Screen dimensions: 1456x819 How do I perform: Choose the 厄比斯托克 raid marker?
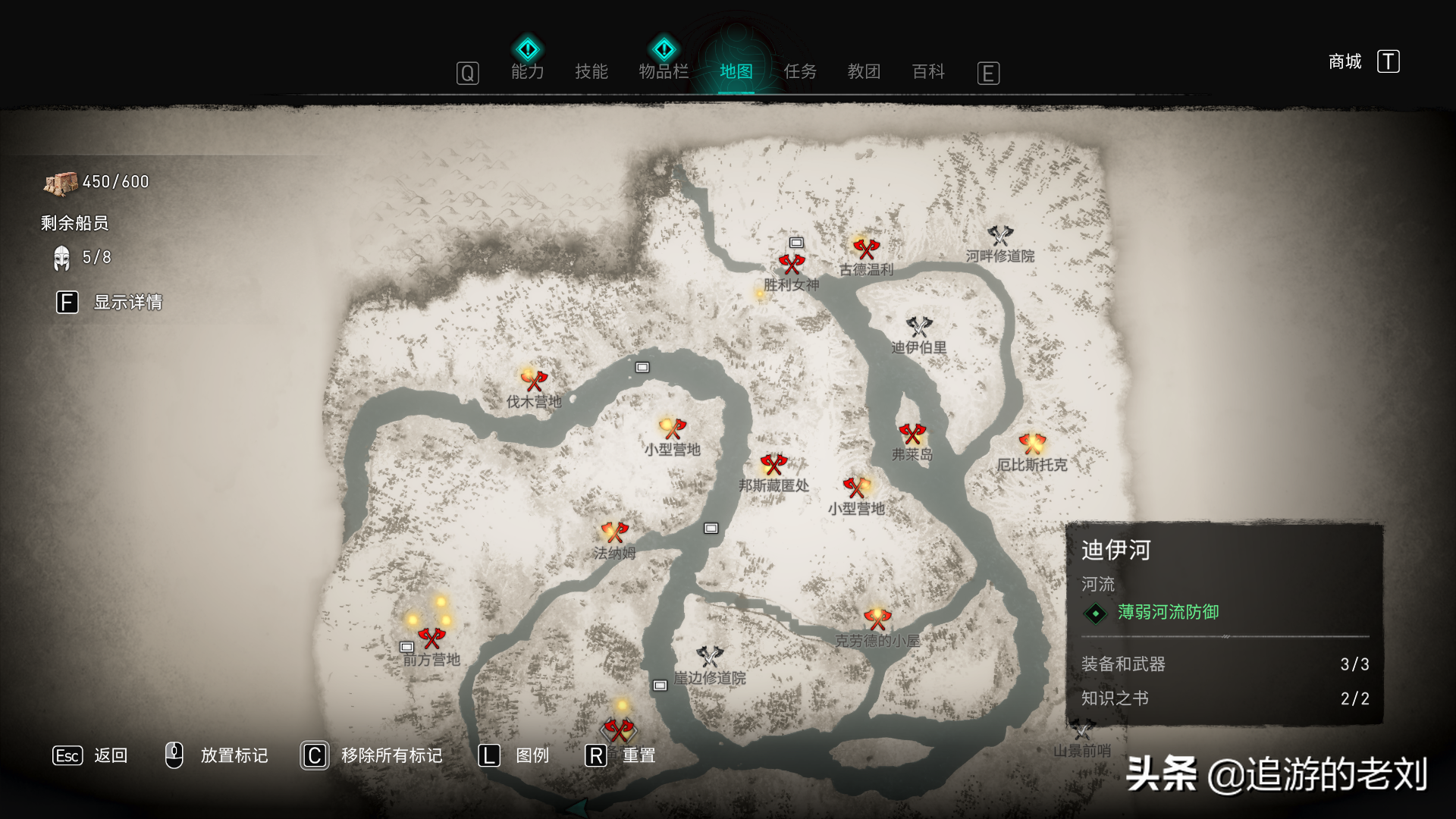pos(1032,444)
